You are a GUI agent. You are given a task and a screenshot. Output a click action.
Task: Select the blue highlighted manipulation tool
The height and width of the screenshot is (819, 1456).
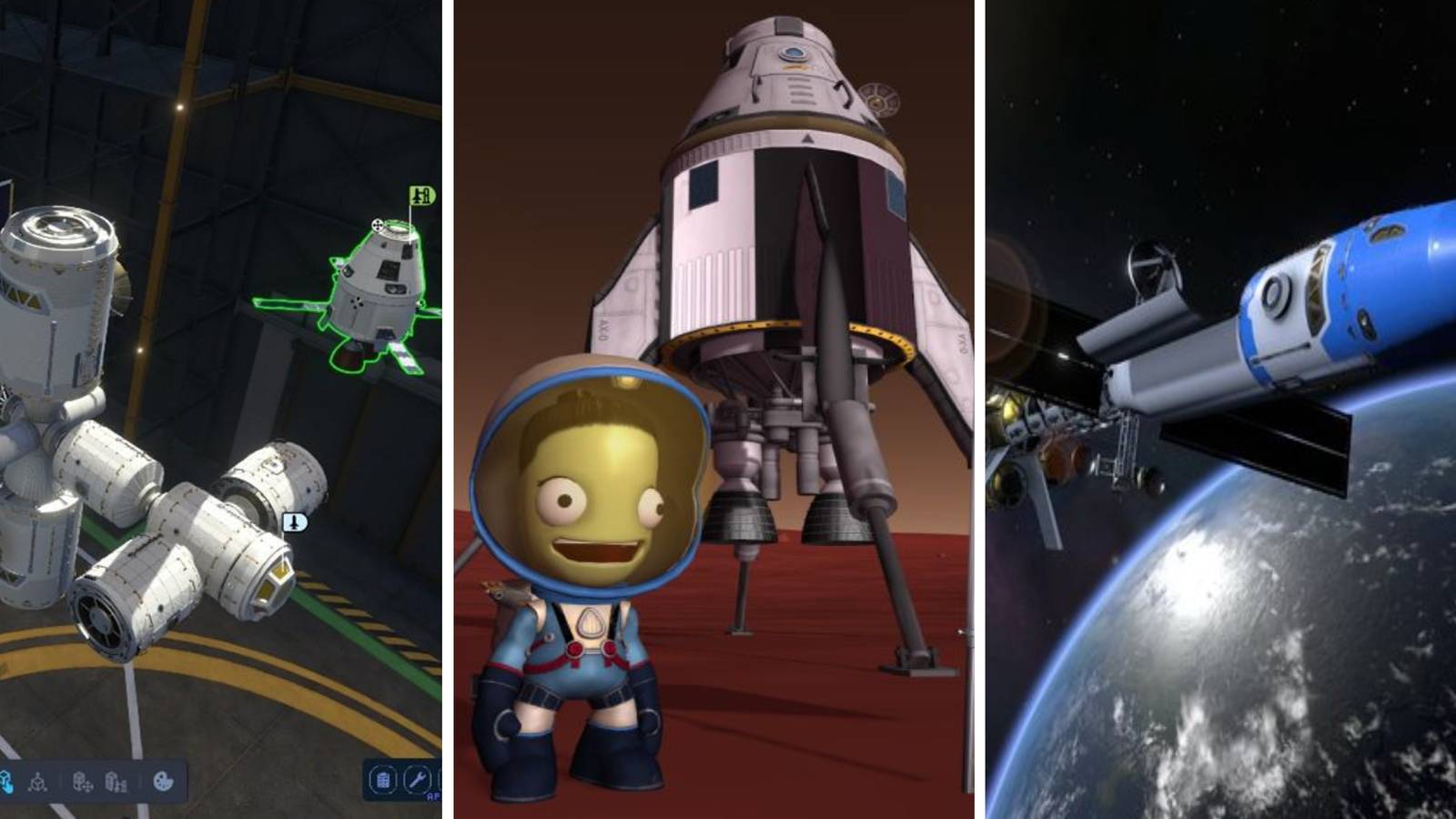point(7,783)
